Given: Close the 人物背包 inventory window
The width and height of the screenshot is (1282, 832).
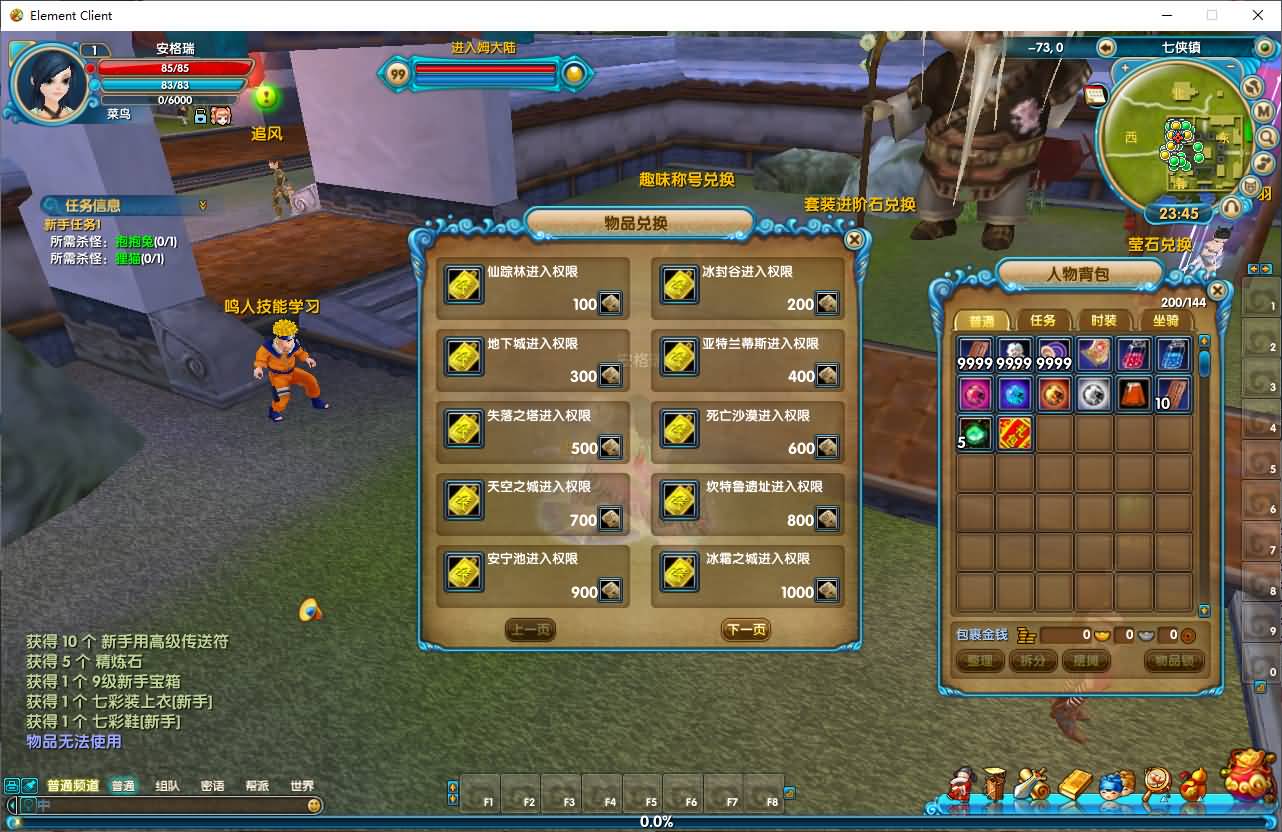Looking at the screenshot, I should tap(1217, 291).
